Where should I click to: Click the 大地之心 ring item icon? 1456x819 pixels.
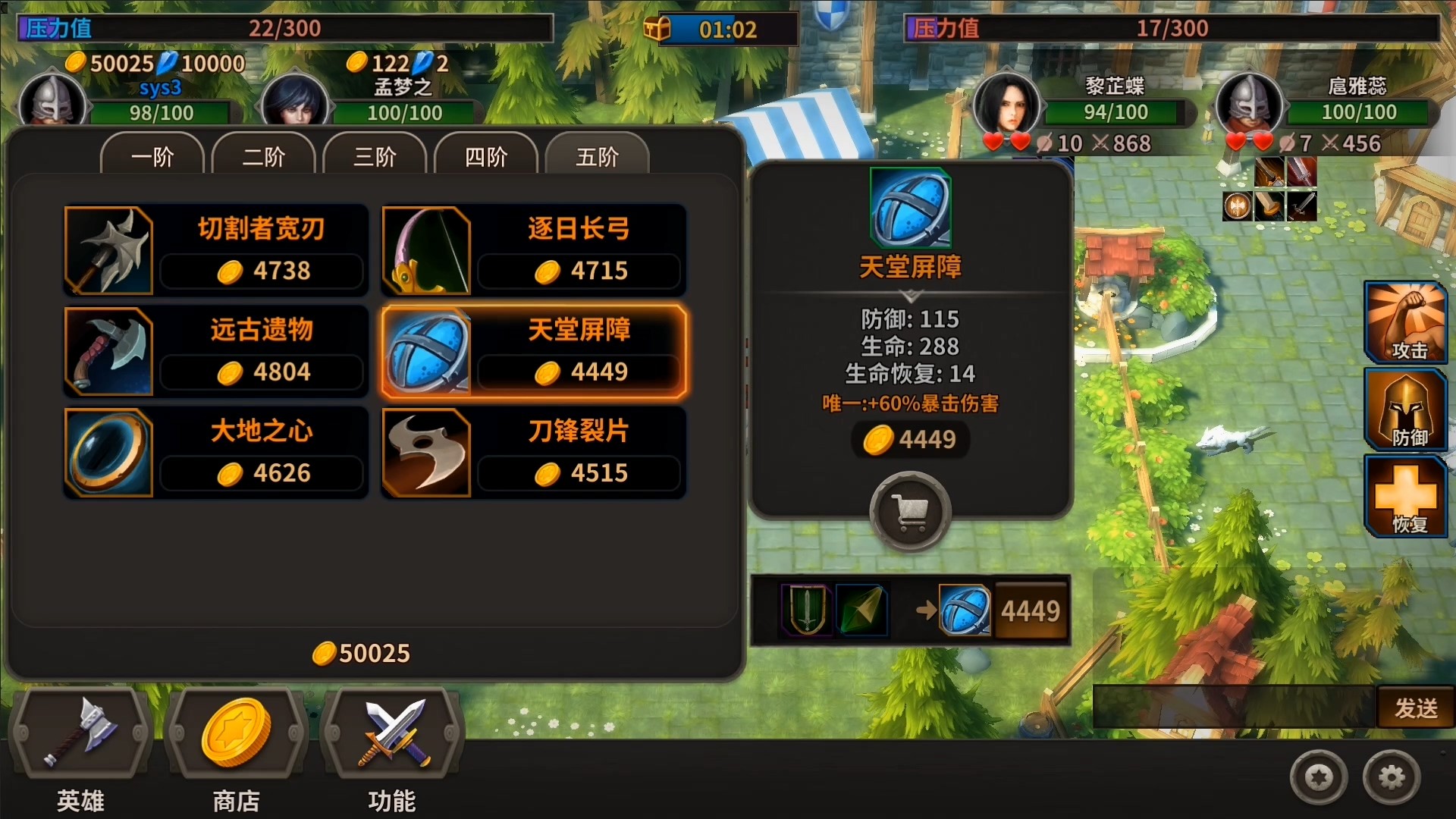pos(109,453)
